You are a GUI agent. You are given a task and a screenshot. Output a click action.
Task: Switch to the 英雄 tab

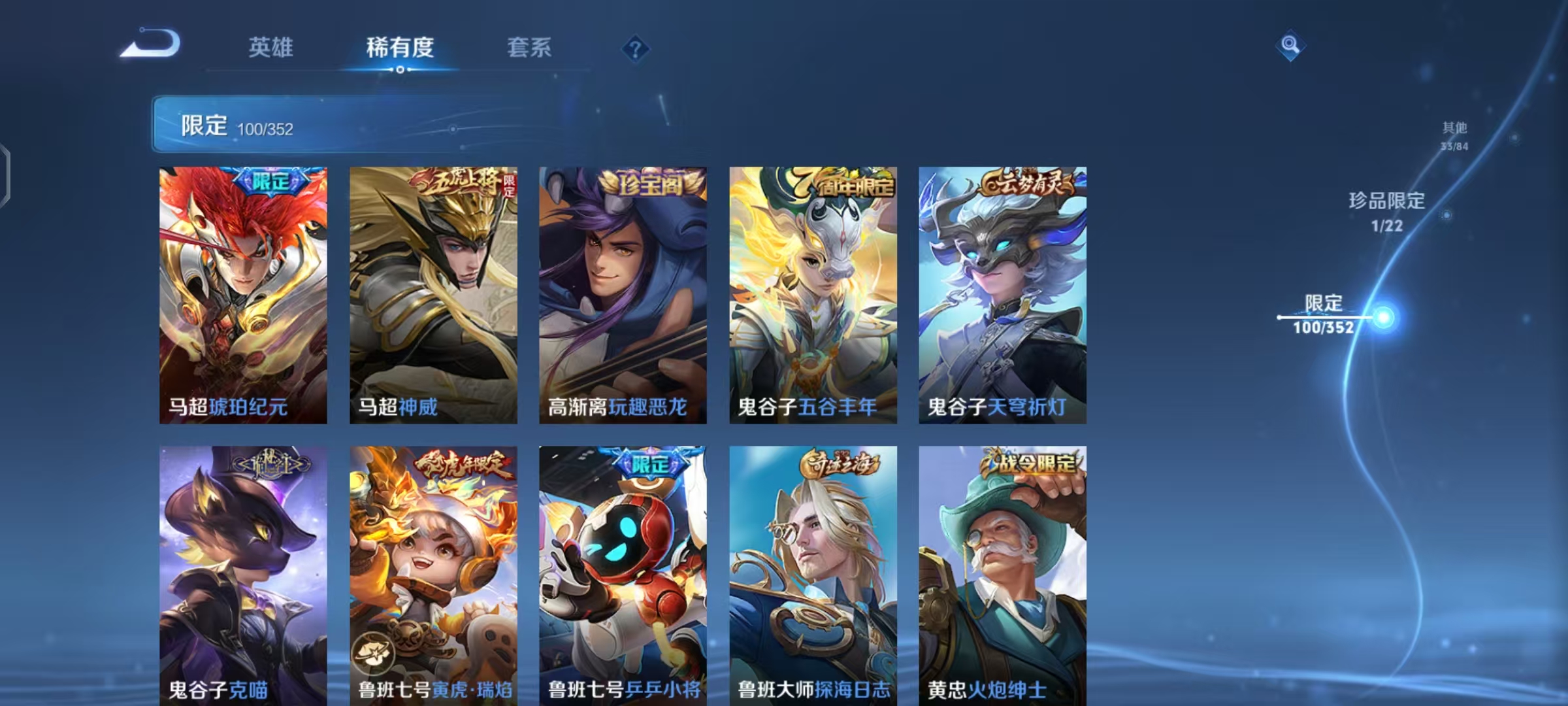click(272, 47)
